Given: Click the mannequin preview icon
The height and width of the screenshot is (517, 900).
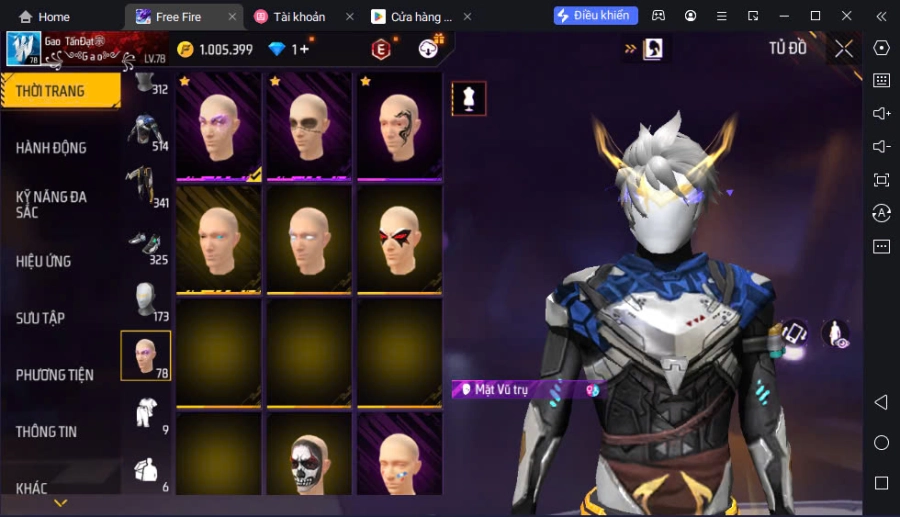Looking at the screenshot, I should (x=469, y=98).
